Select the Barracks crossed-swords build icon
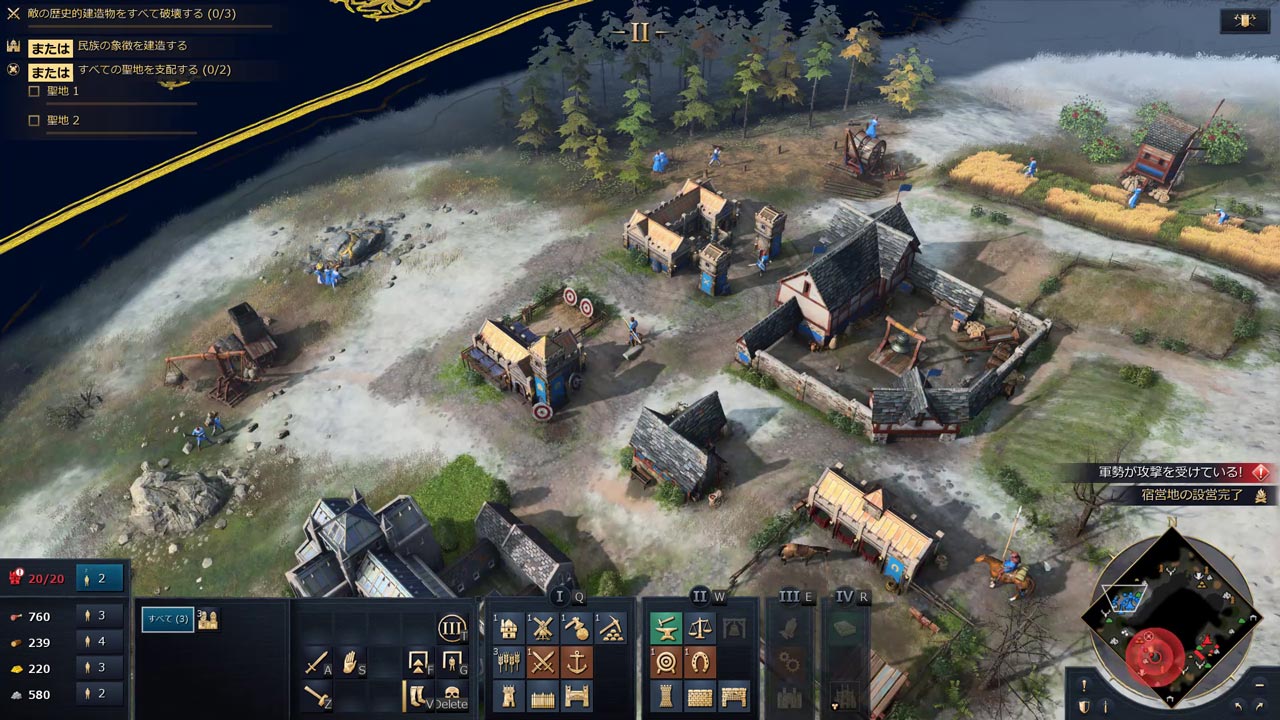 point(543,660)
